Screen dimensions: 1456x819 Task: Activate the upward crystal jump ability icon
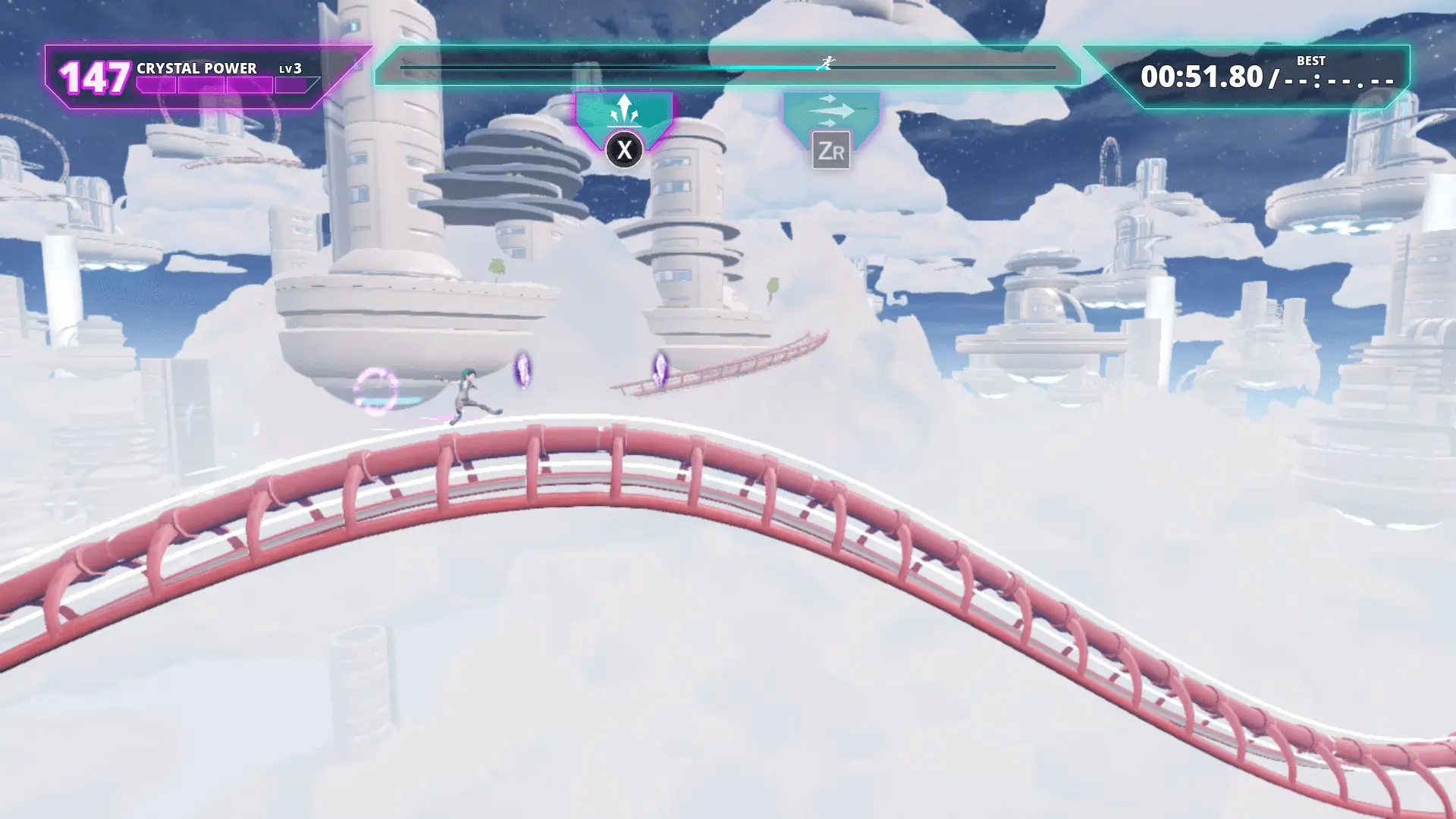pos(623,111)
